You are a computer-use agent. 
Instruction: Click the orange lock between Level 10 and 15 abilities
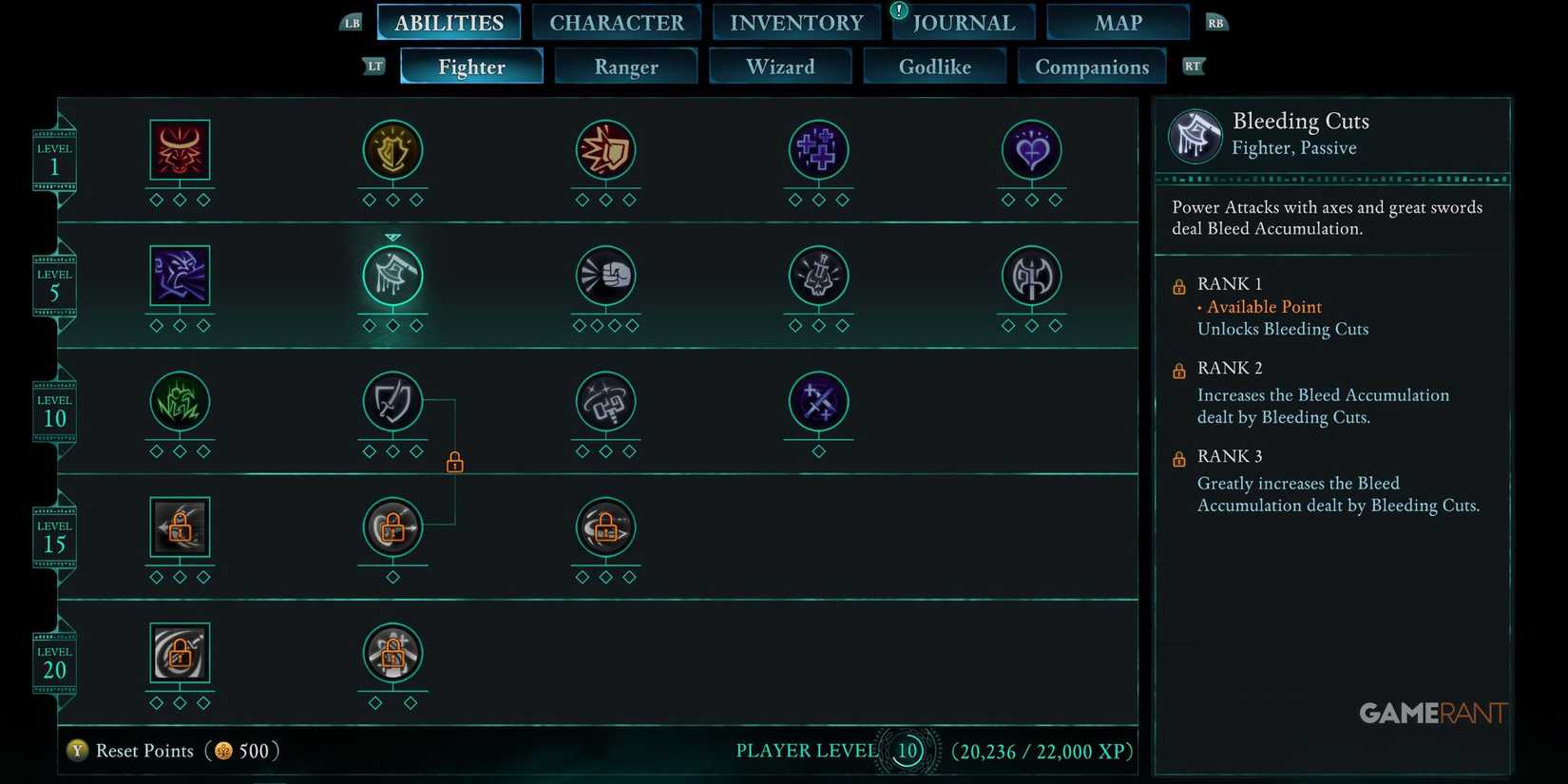pyautogui.click(x=454, y=462)
